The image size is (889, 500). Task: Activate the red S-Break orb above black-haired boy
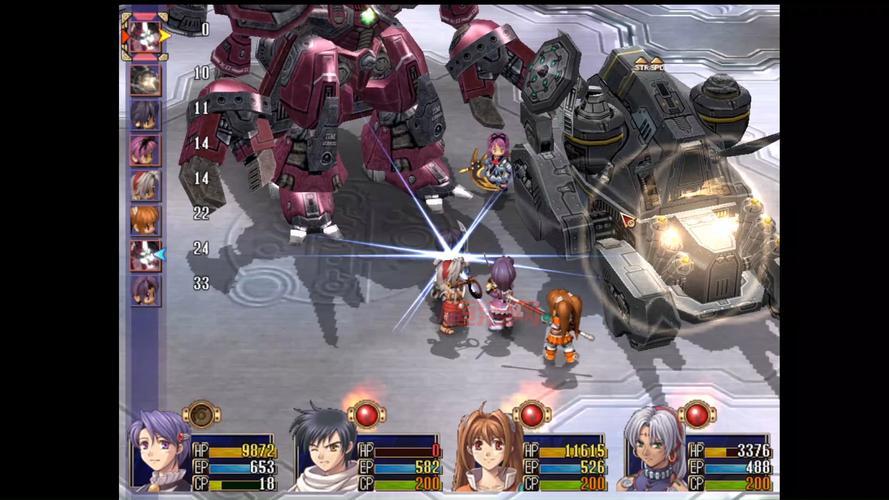(366, 413)
